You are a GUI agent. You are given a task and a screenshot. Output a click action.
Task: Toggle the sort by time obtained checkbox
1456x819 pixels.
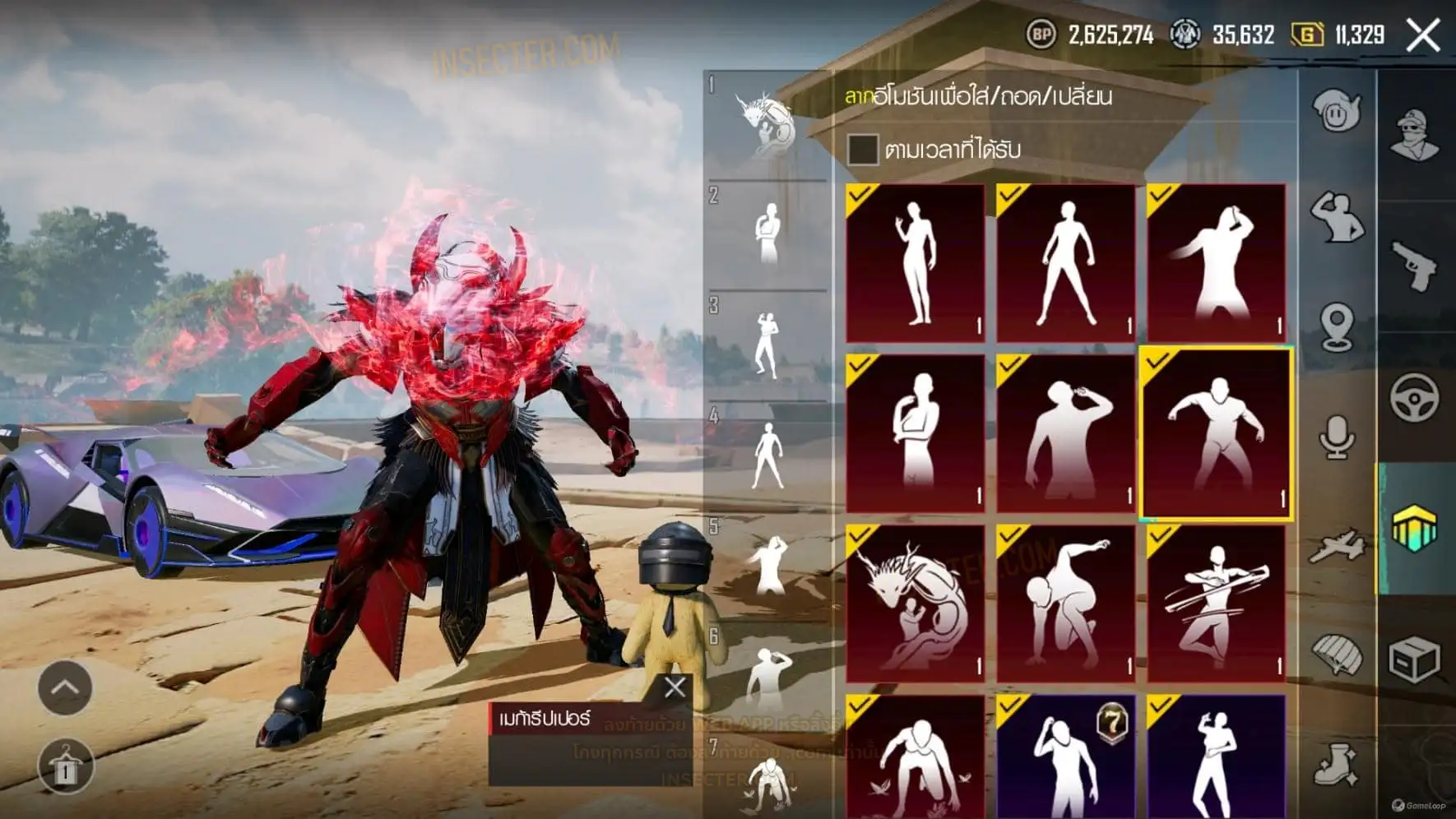(x=862, y=150)
